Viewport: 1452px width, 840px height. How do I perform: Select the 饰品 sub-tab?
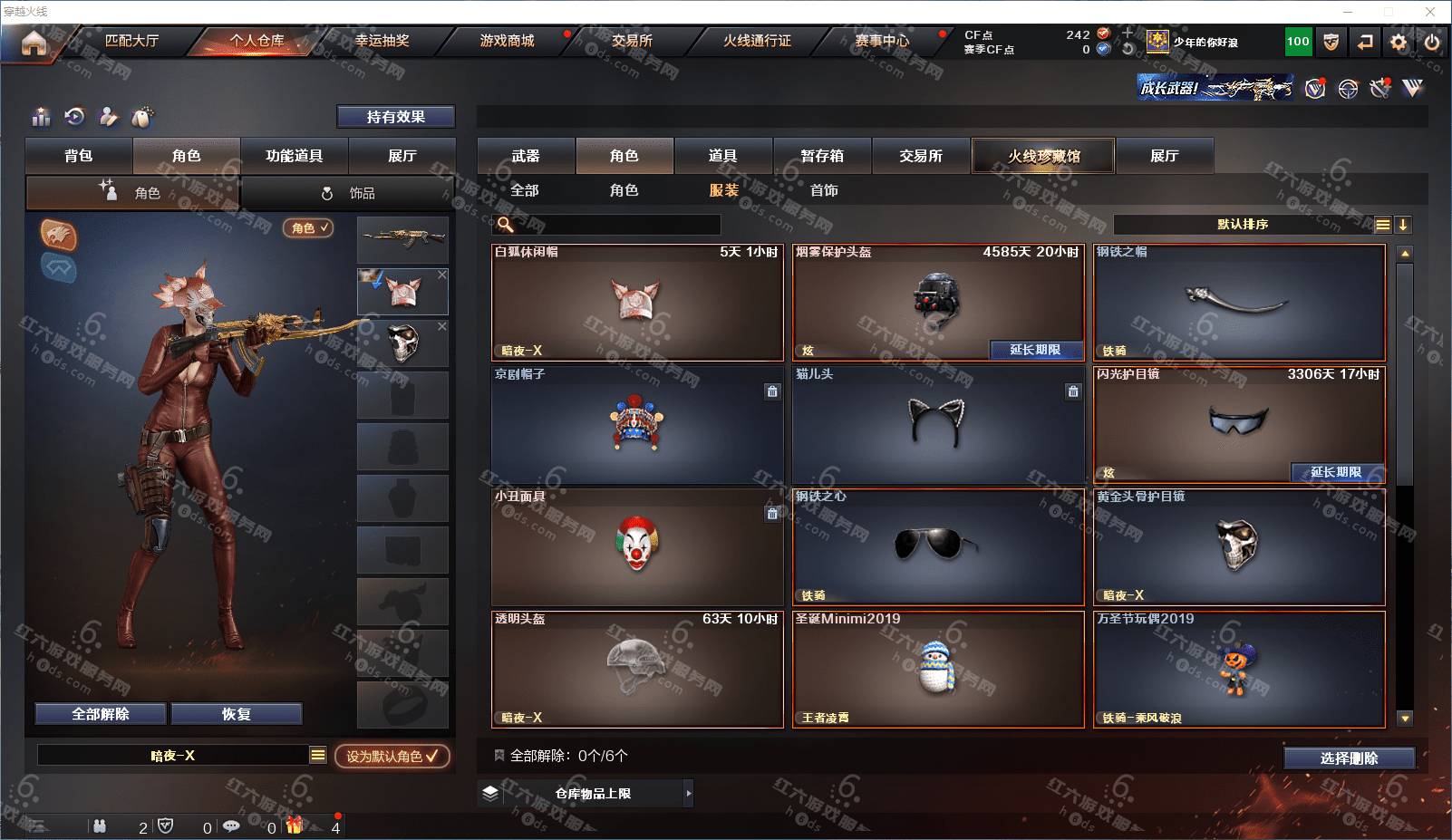coord(349,193)
